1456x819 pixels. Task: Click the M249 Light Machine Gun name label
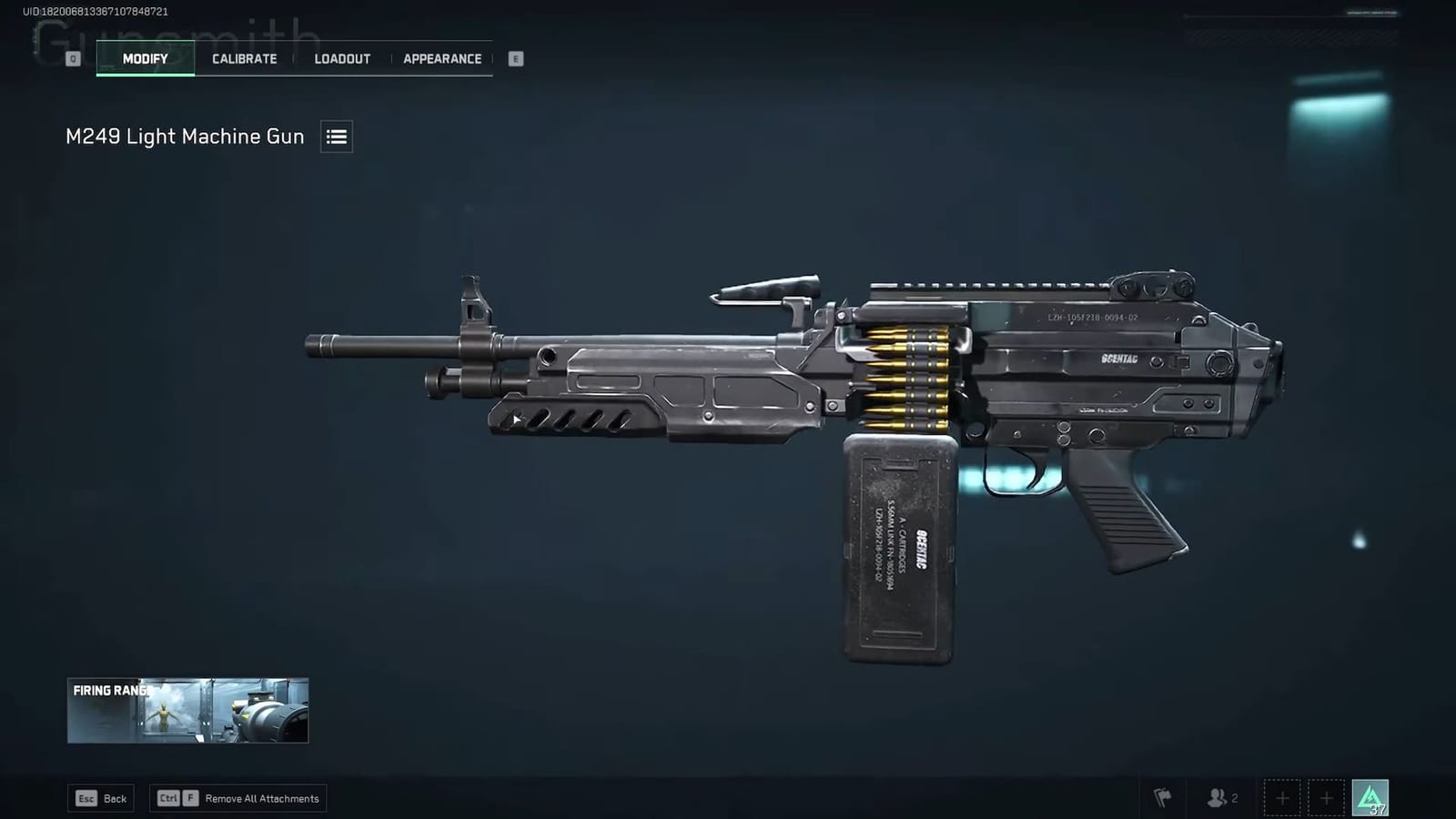point(184,136)
